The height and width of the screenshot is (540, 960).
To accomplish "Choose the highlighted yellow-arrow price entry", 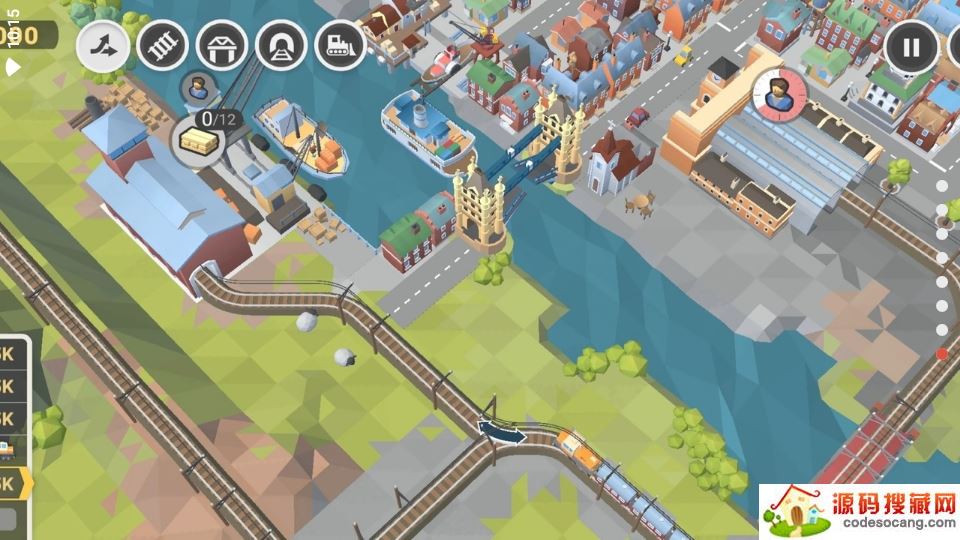I will pyautogui.click(x=12, y=484).
